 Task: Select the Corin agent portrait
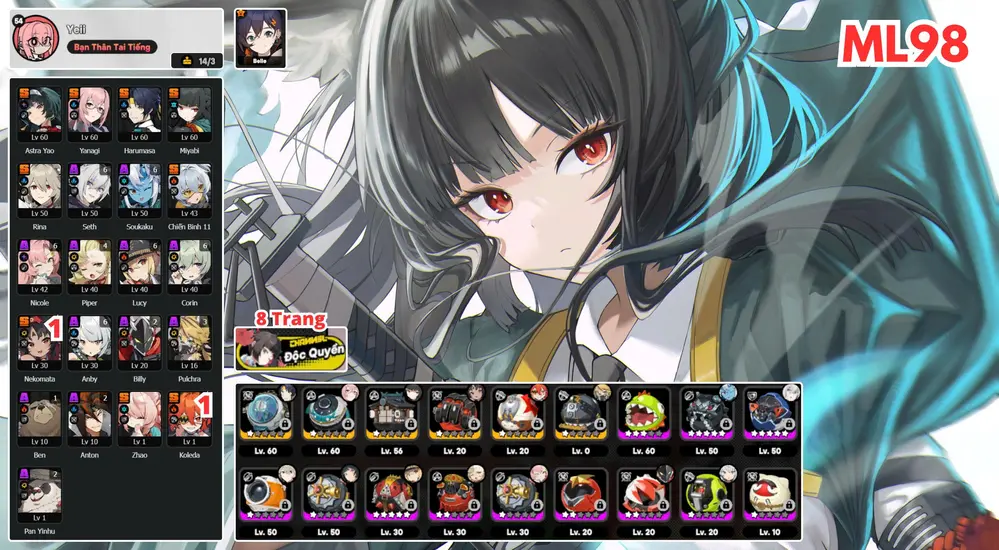point(190,264)
